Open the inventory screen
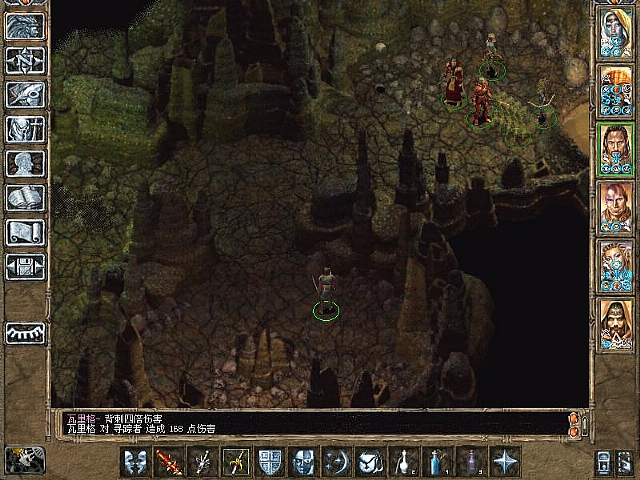 [x=24, y=129]
